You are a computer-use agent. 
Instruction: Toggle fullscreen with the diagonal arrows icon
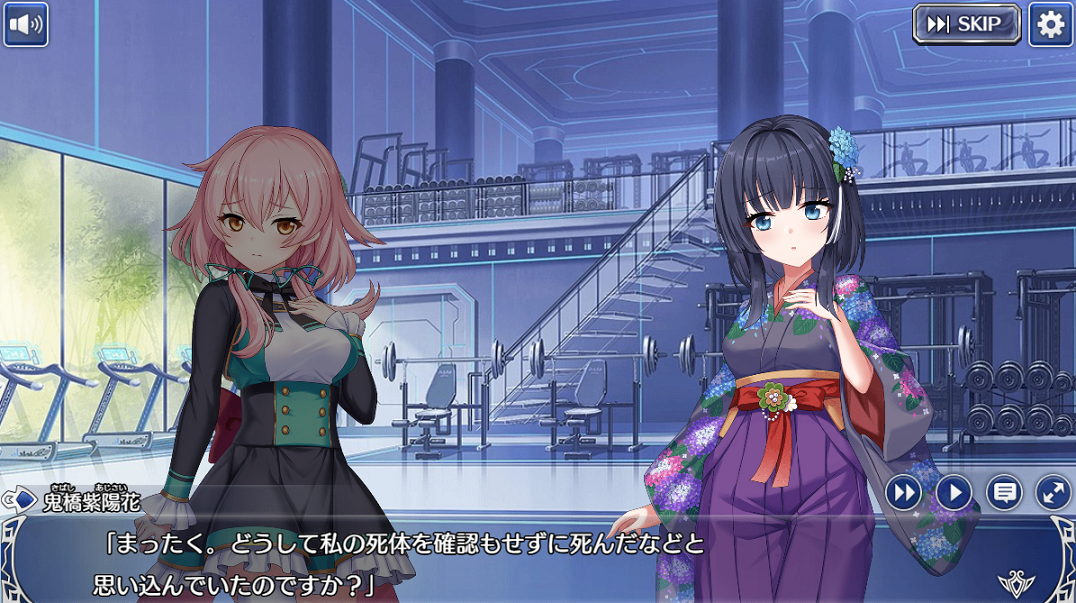click(1053, 492)
